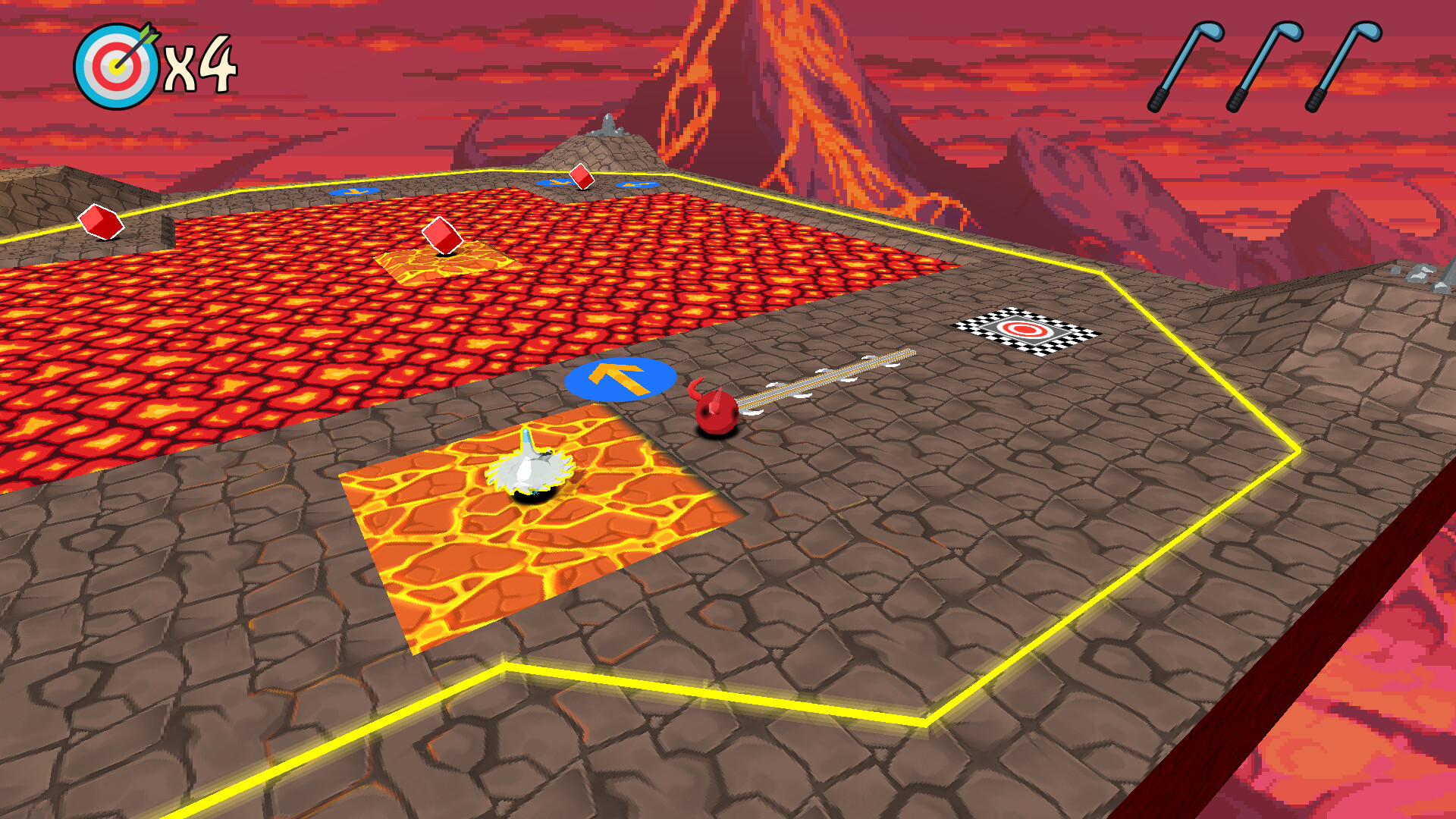Click the red cube on the lava pad

442,237
